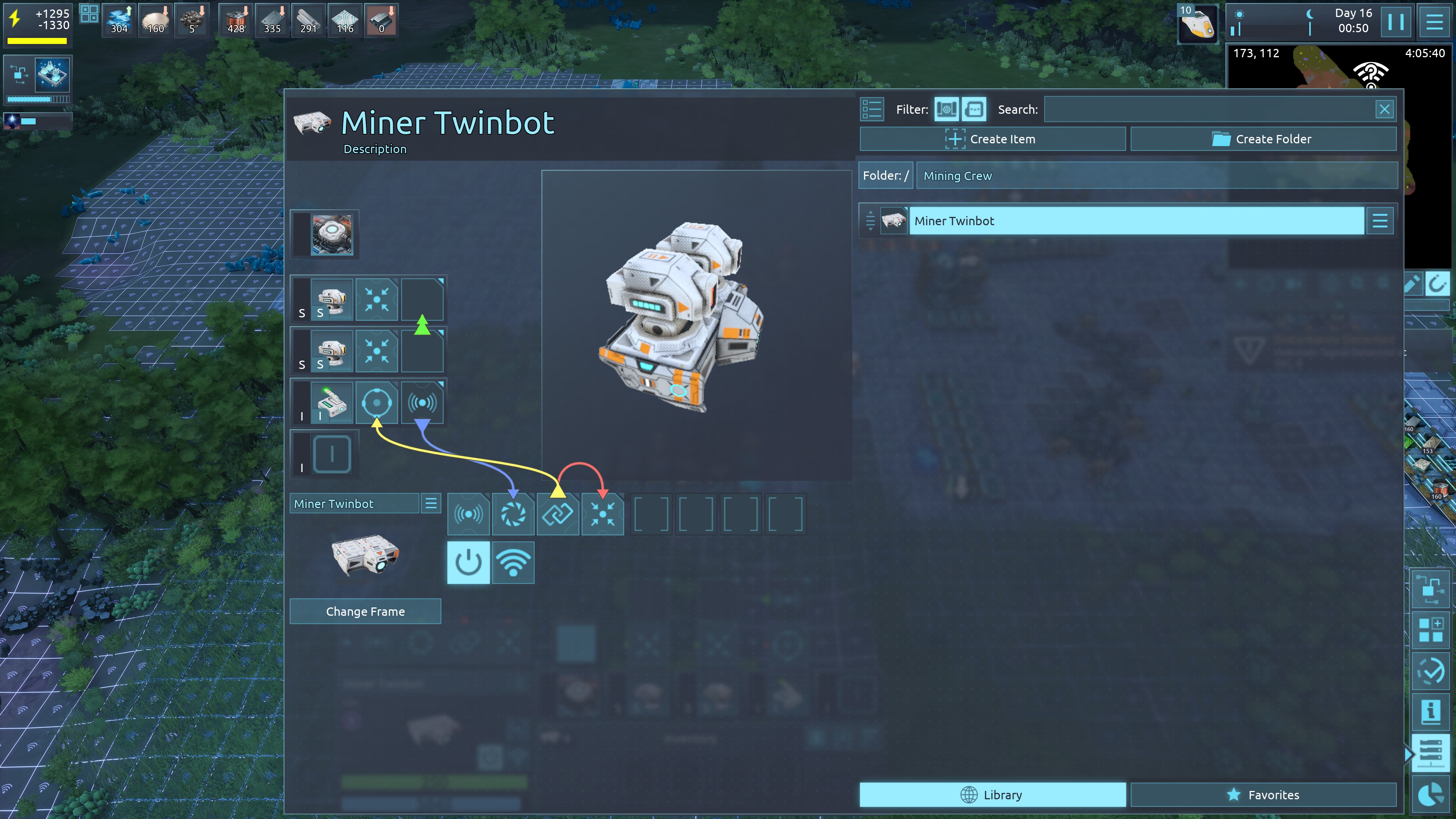This screenshot has width=1456, height=819.
Task: Toggle the power button on the bot
Action: [468, 563]
